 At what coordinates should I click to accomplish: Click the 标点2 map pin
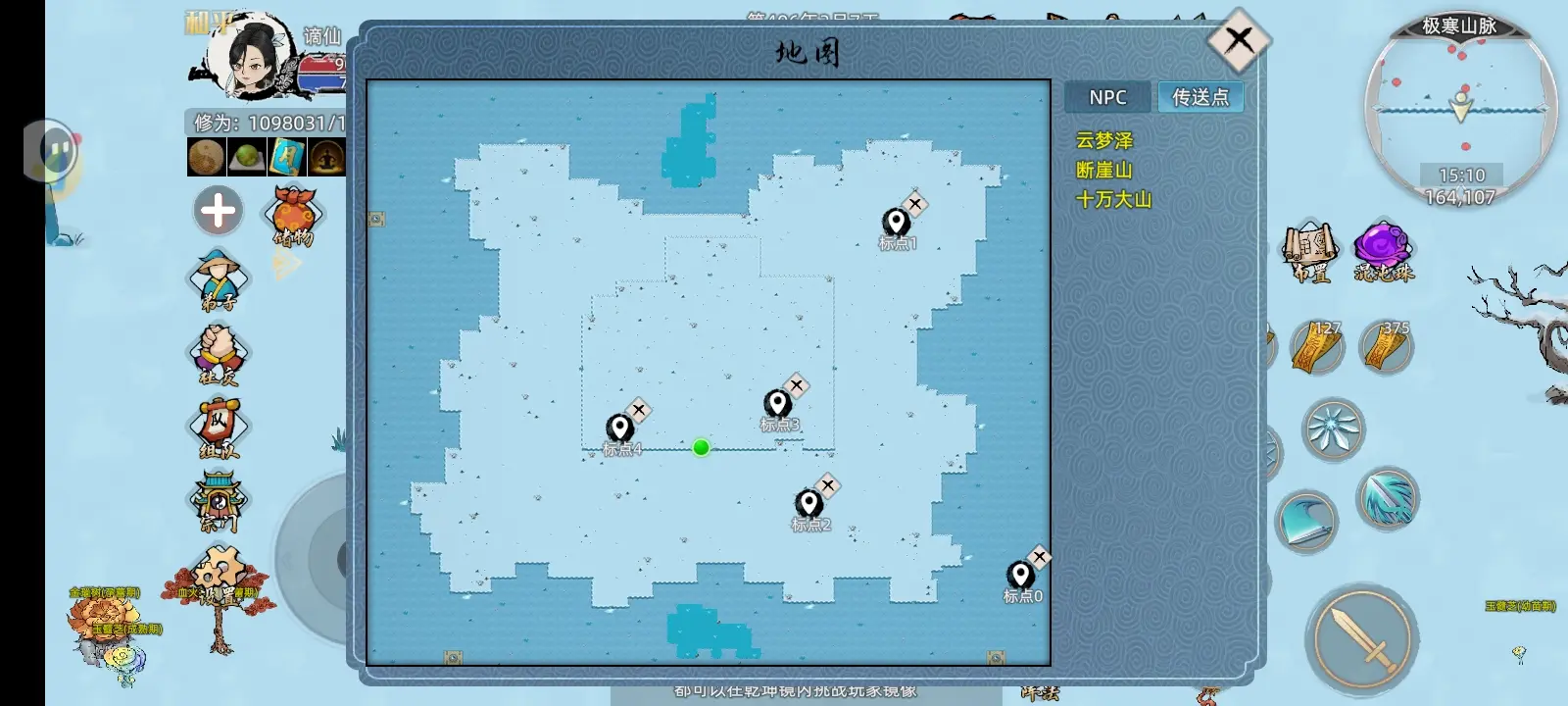coord(808,504)
